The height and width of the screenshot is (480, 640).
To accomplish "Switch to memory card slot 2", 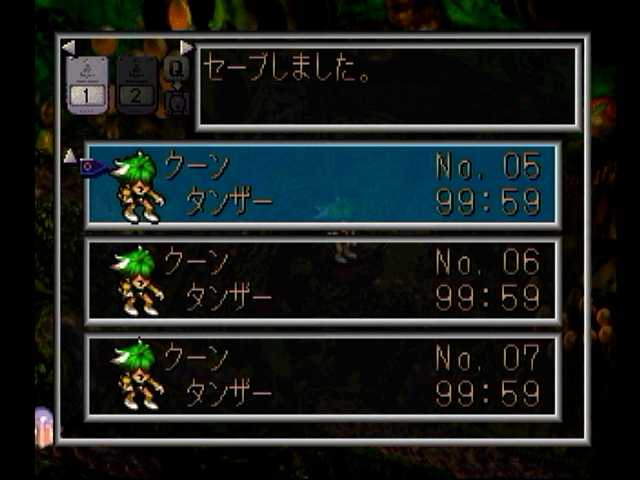I will point(136,84).
